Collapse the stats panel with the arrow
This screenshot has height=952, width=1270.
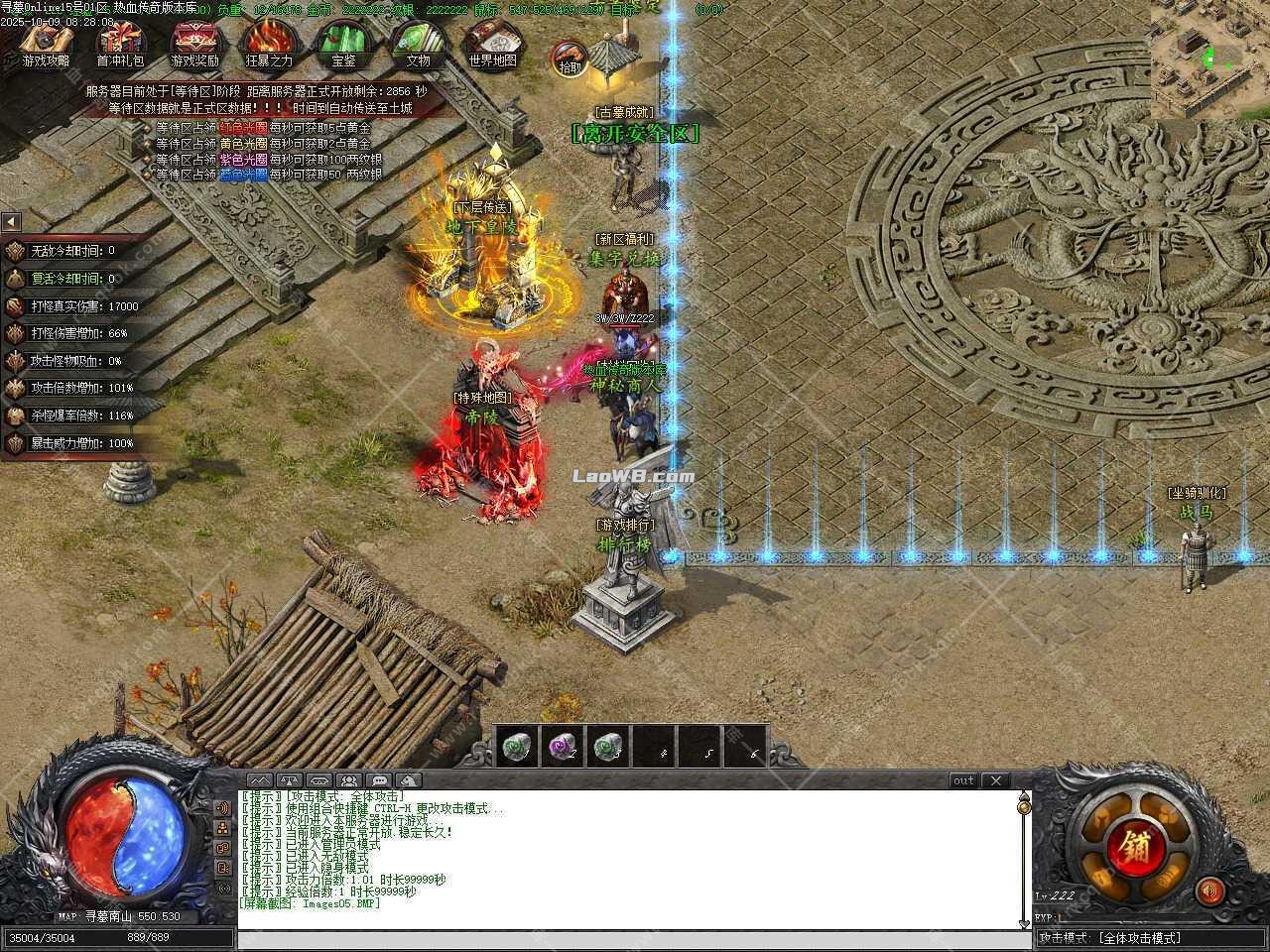pos(11,222)
